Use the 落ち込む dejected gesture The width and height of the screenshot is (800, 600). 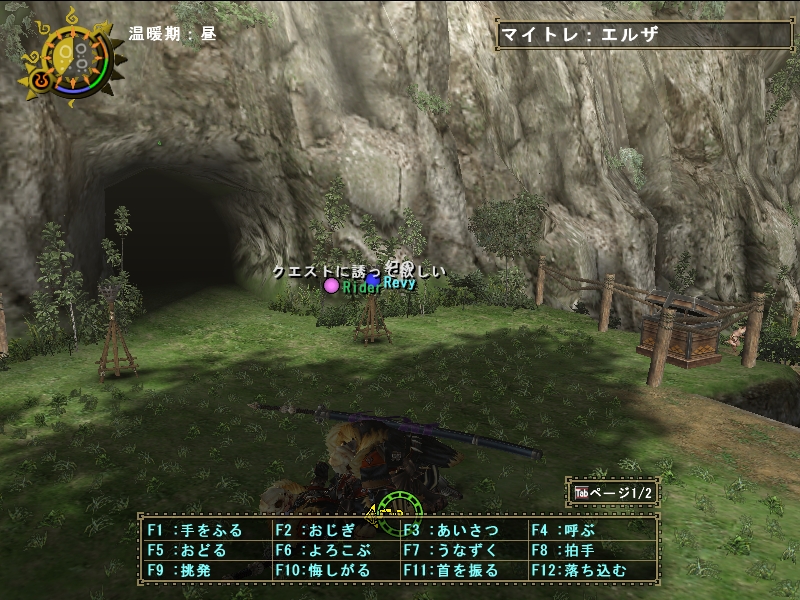(x=590, y=571)
